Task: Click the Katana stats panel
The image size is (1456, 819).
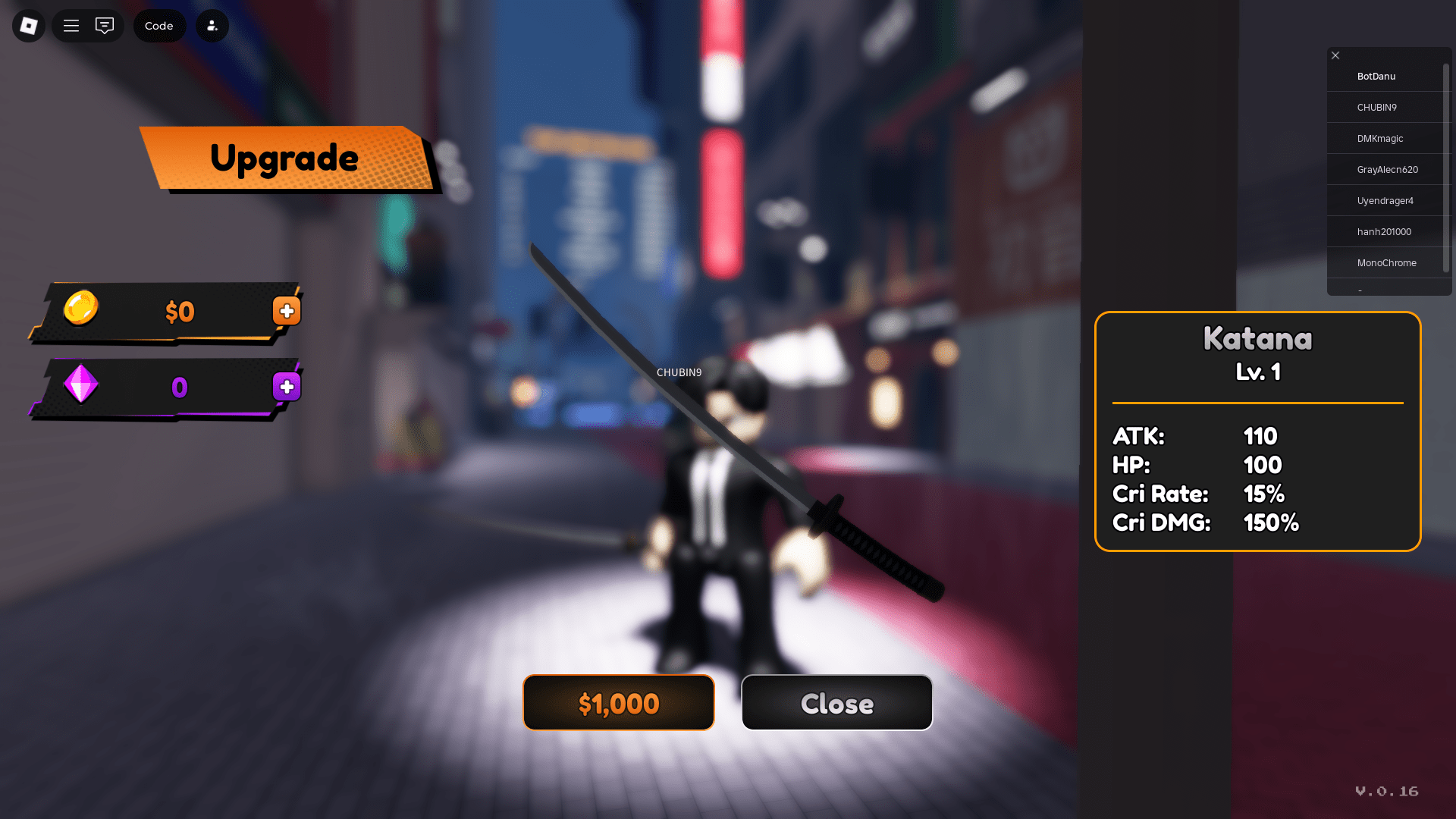Action: pyautogui.click(x=1257, y=432)
